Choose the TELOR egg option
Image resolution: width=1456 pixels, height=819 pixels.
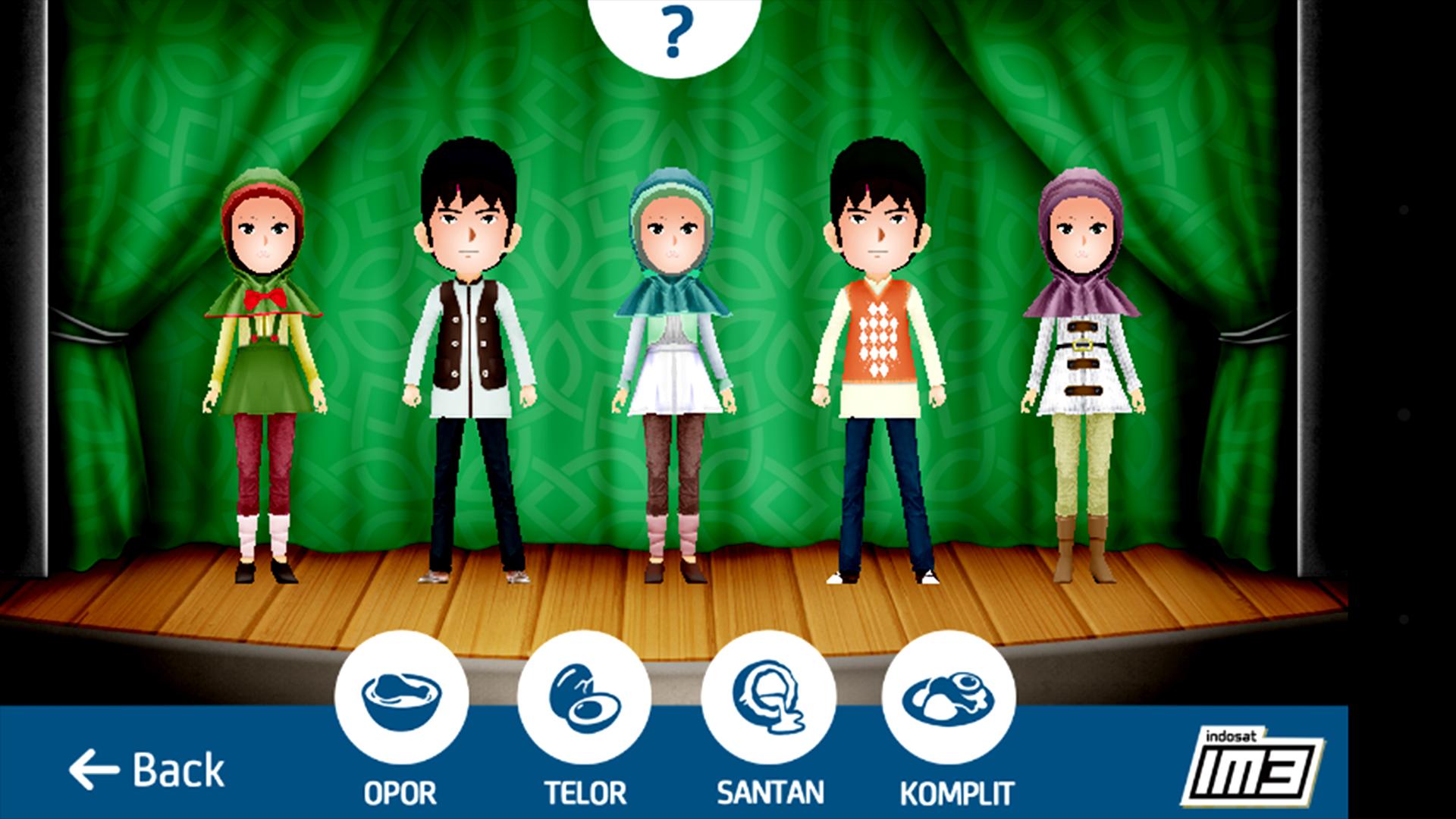(584, 698)
